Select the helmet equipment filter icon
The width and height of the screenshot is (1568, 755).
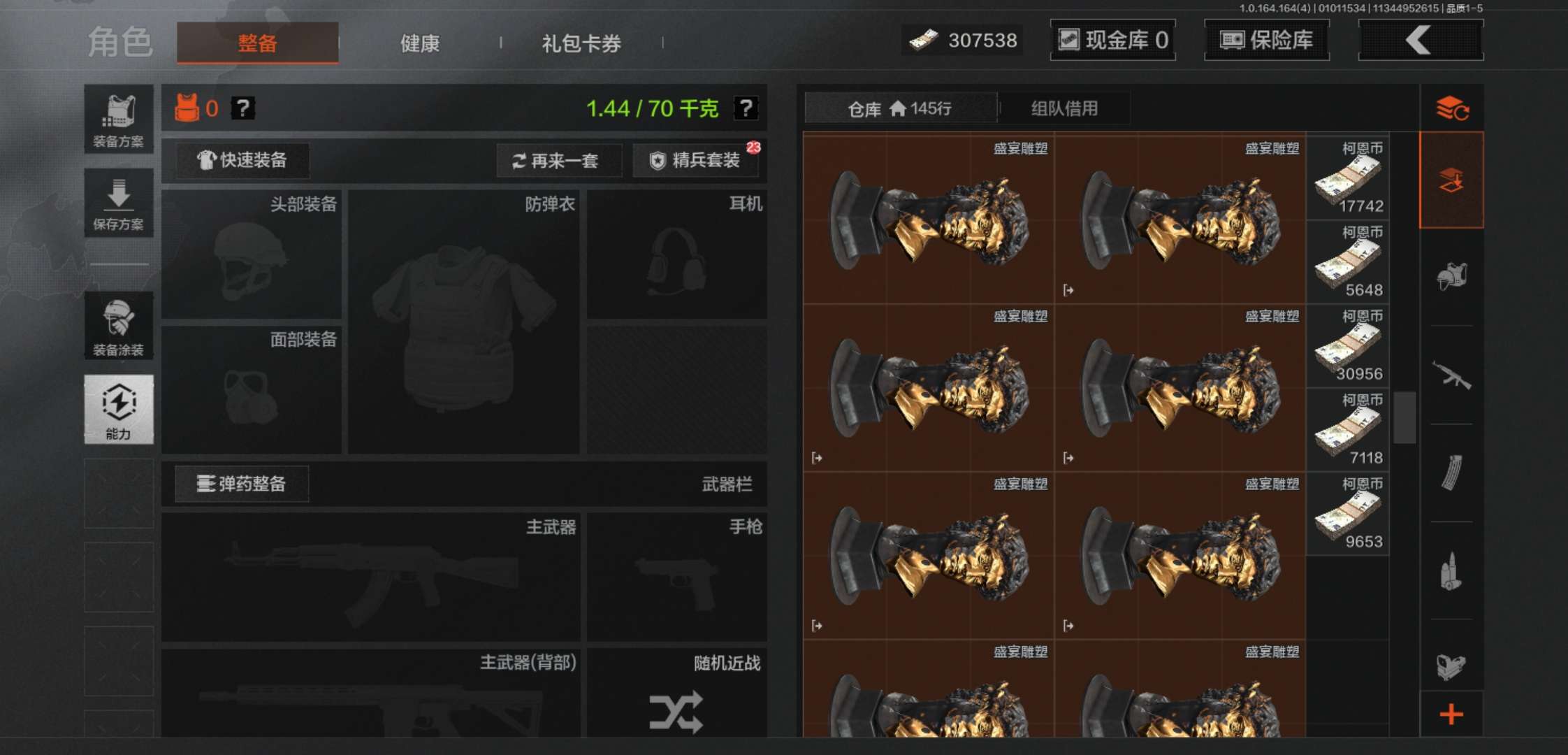tap(1452, 276)
